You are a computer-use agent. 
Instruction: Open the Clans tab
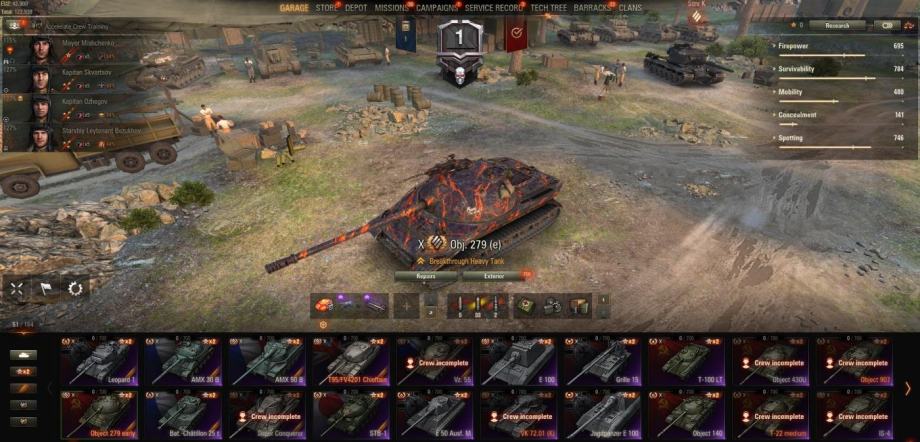[x=630, y=7]
